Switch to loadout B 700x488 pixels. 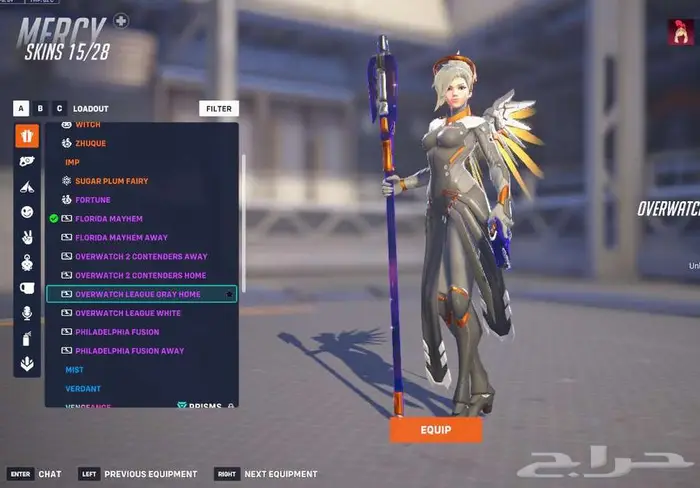[40, 108]
